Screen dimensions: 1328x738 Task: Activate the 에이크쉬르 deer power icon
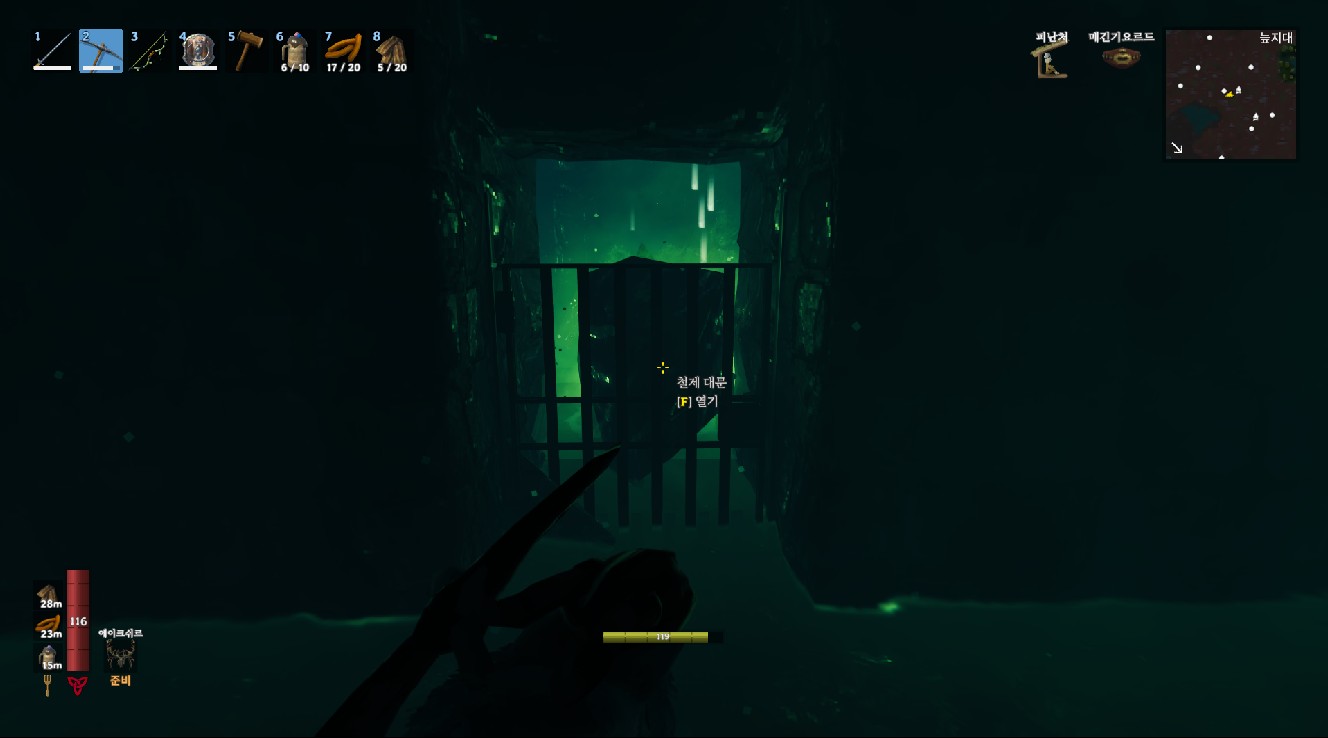pos(121,656)
